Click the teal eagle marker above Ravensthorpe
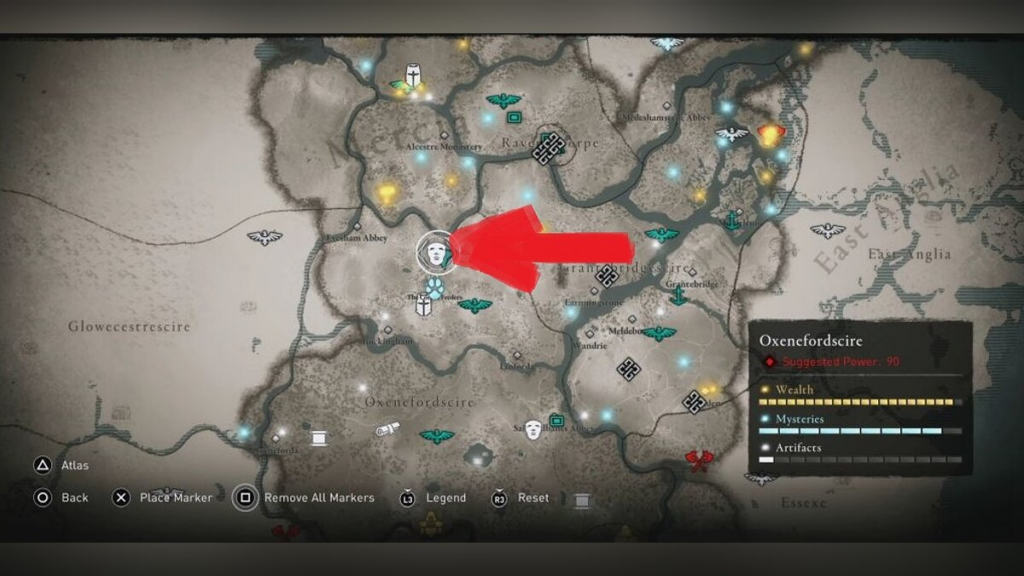The image size is (1024, 576). click(503, 101)
